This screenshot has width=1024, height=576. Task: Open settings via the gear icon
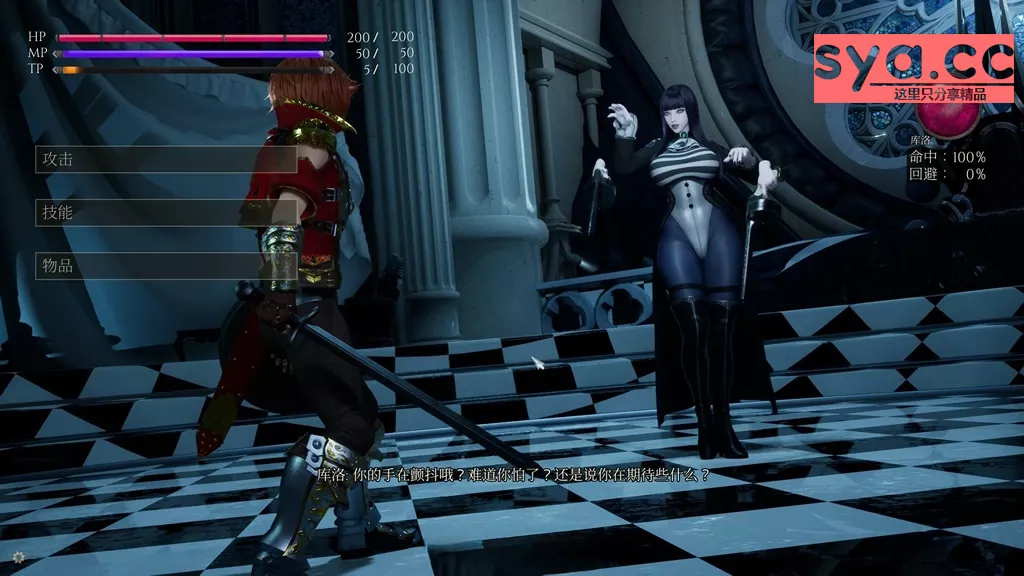[x=18, y=557]
